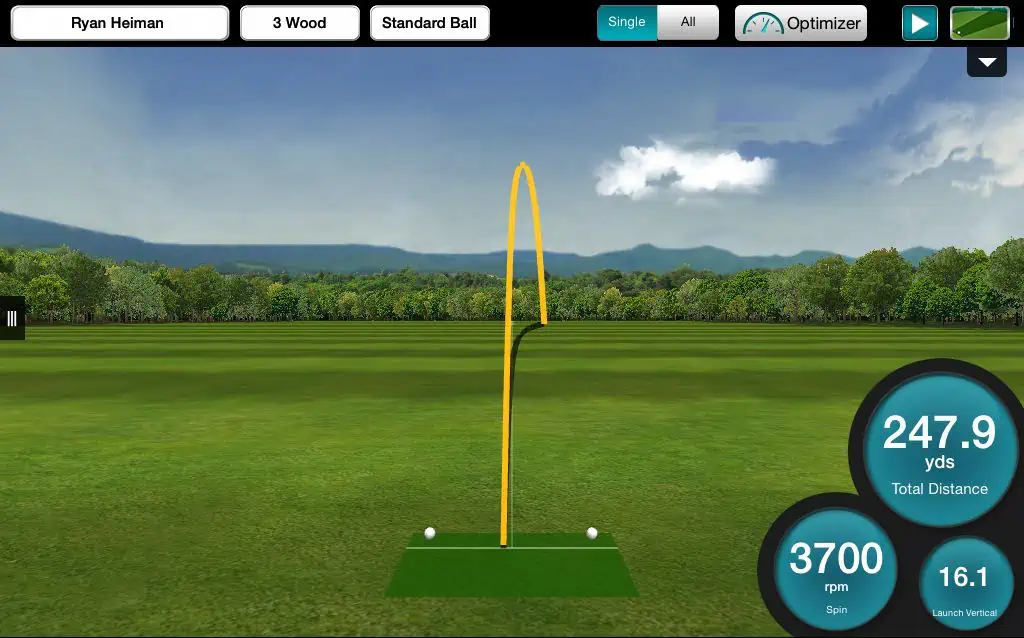1024x638 pixels.
Task: Open the left side panel handle
Action: 12,318
